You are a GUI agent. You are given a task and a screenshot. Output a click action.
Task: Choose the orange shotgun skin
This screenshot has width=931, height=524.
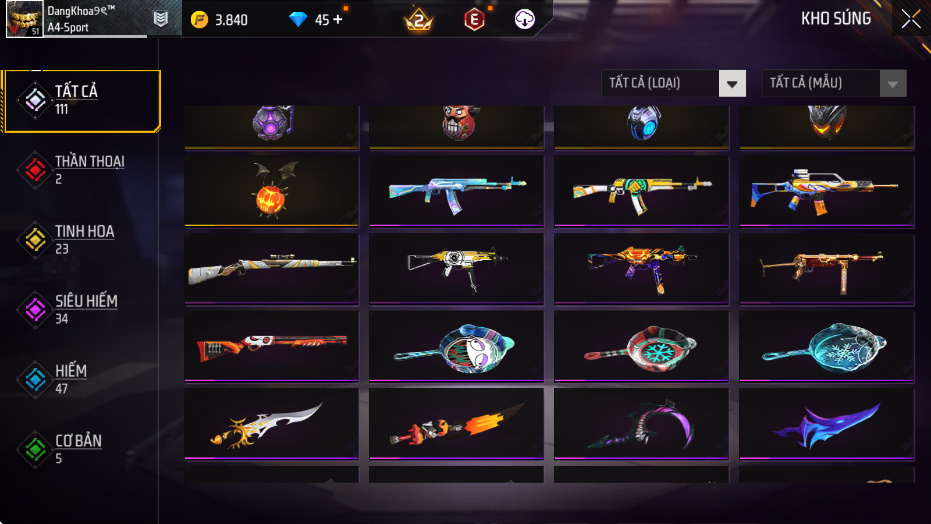pos(271,345)
